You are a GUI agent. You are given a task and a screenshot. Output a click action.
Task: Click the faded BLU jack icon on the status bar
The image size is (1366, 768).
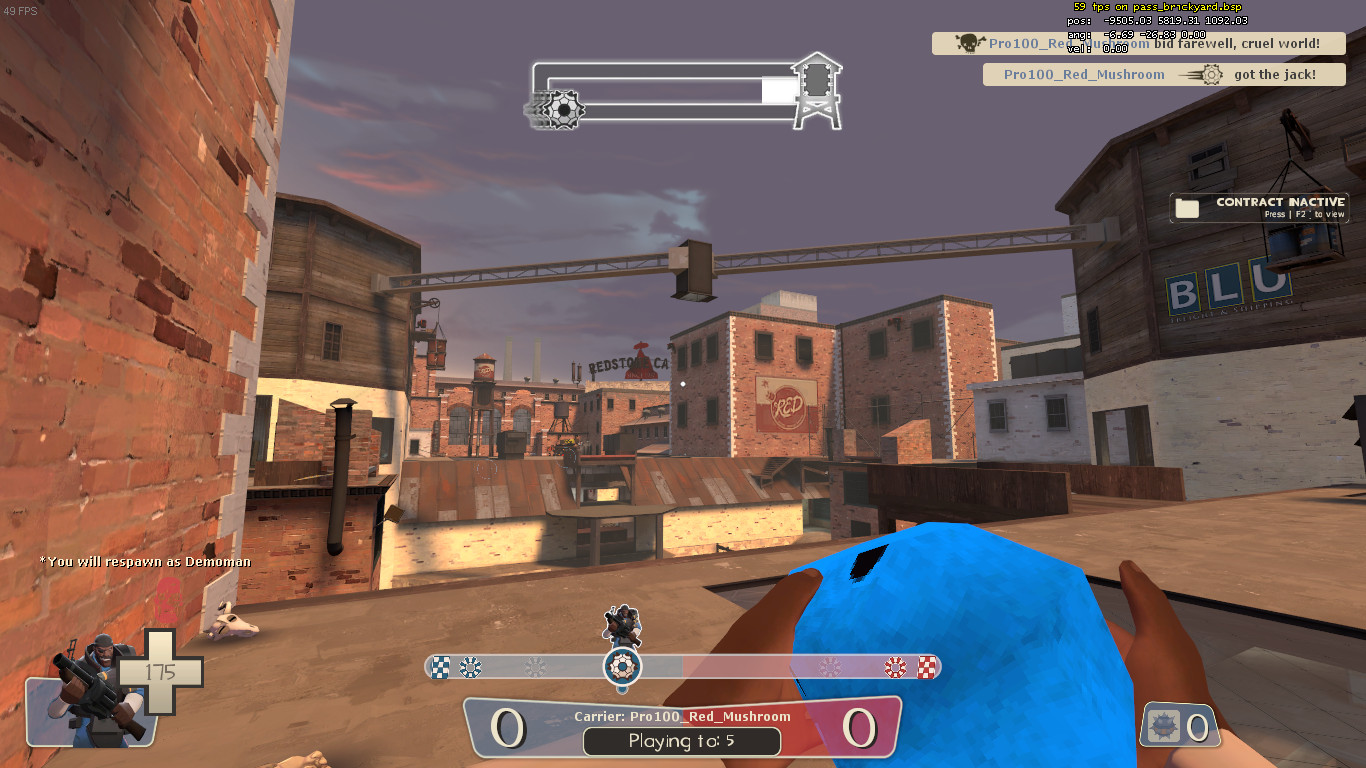(468, 664)
